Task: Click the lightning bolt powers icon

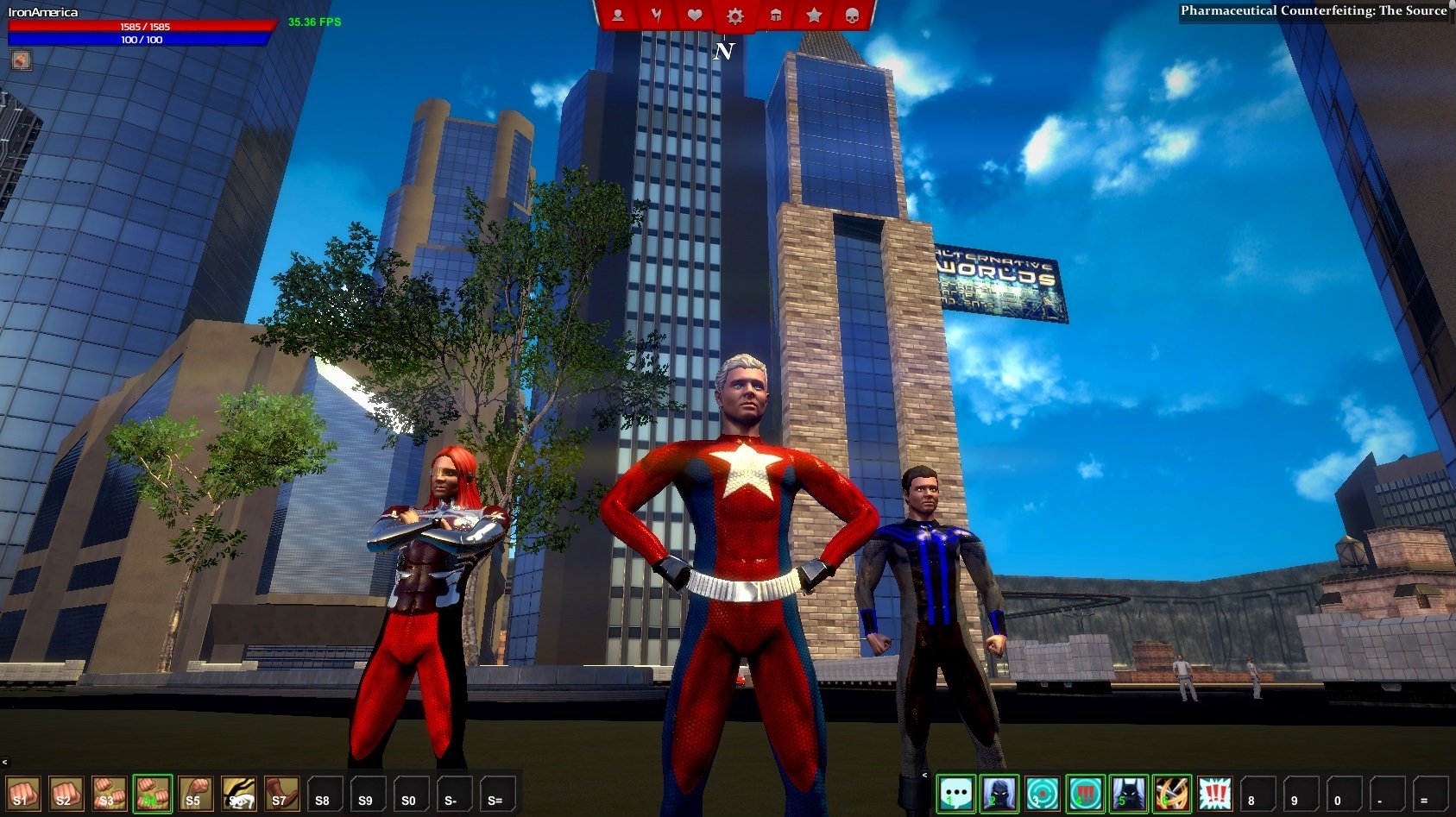Action: click(x=657, y=15)
